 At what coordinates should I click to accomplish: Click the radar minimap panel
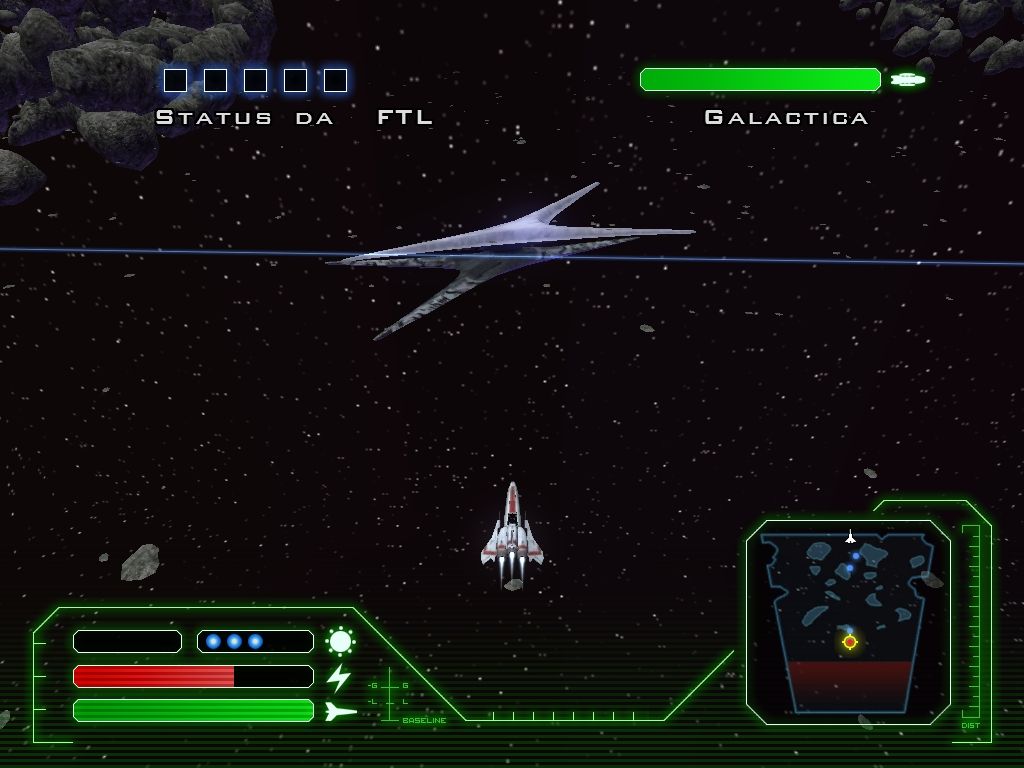(848, 620)
